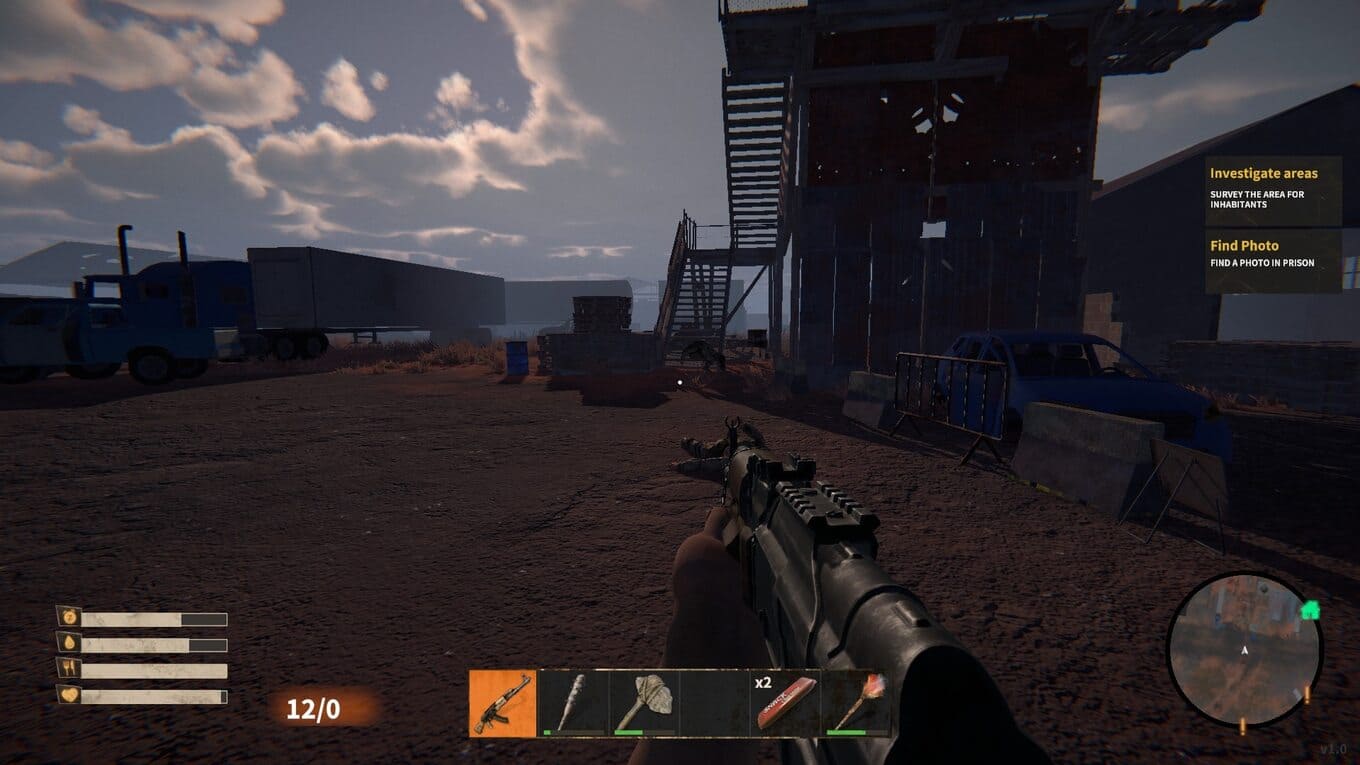
Task: Open the Investigate areas objective
Action: point(1273,188)
